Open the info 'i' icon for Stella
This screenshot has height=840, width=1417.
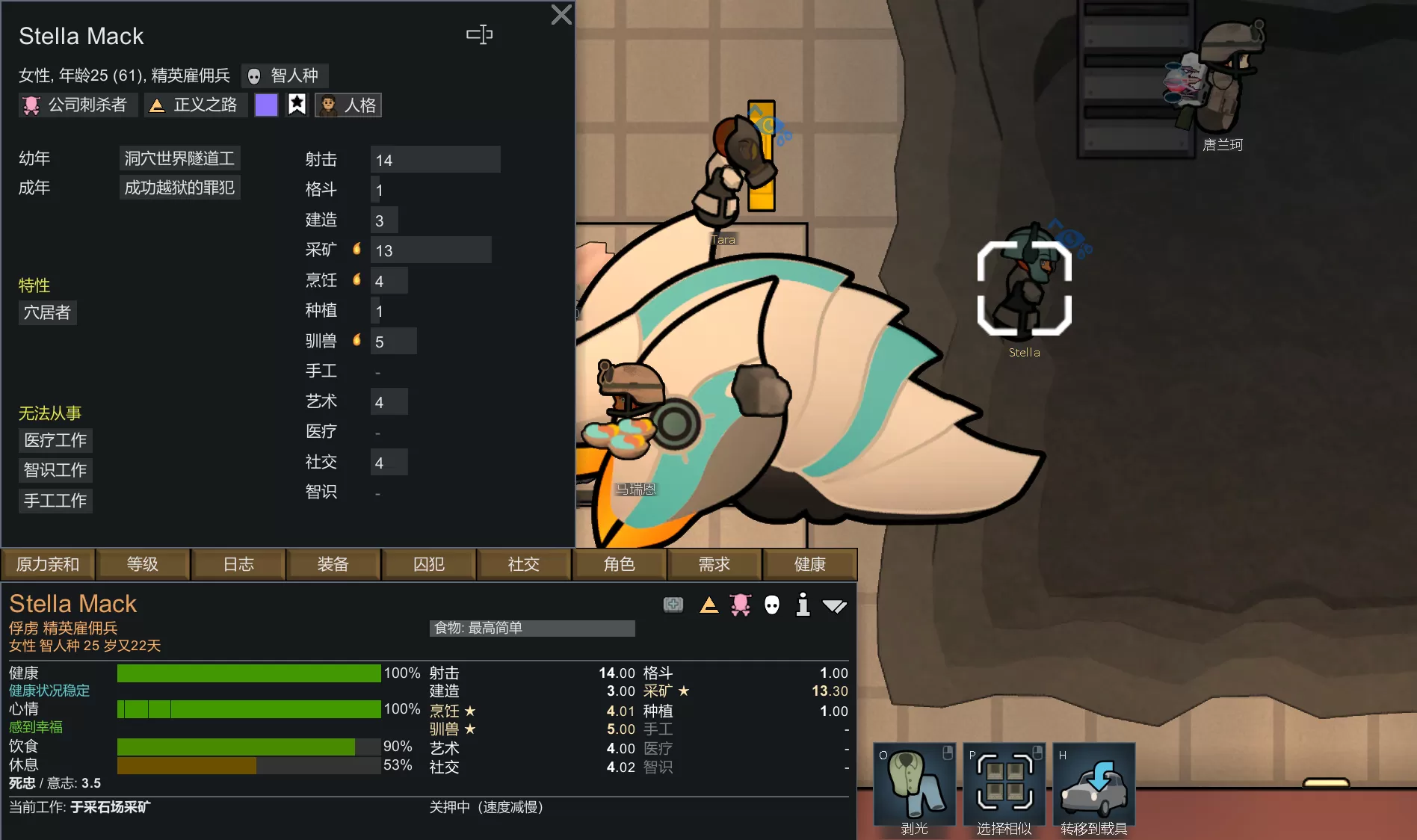click(x=803, y=605)
